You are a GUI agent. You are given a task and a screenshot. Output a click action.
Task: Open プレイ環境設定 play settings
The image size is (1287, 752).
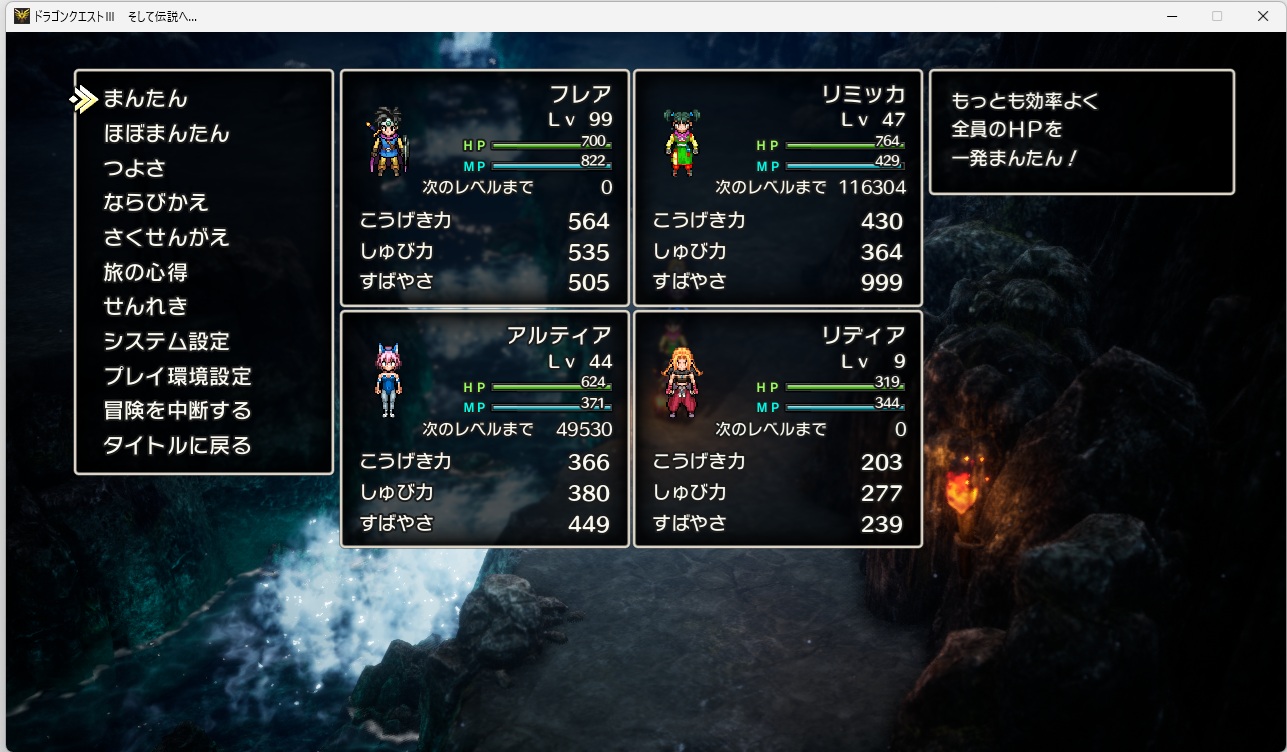(x=178, y=376)
